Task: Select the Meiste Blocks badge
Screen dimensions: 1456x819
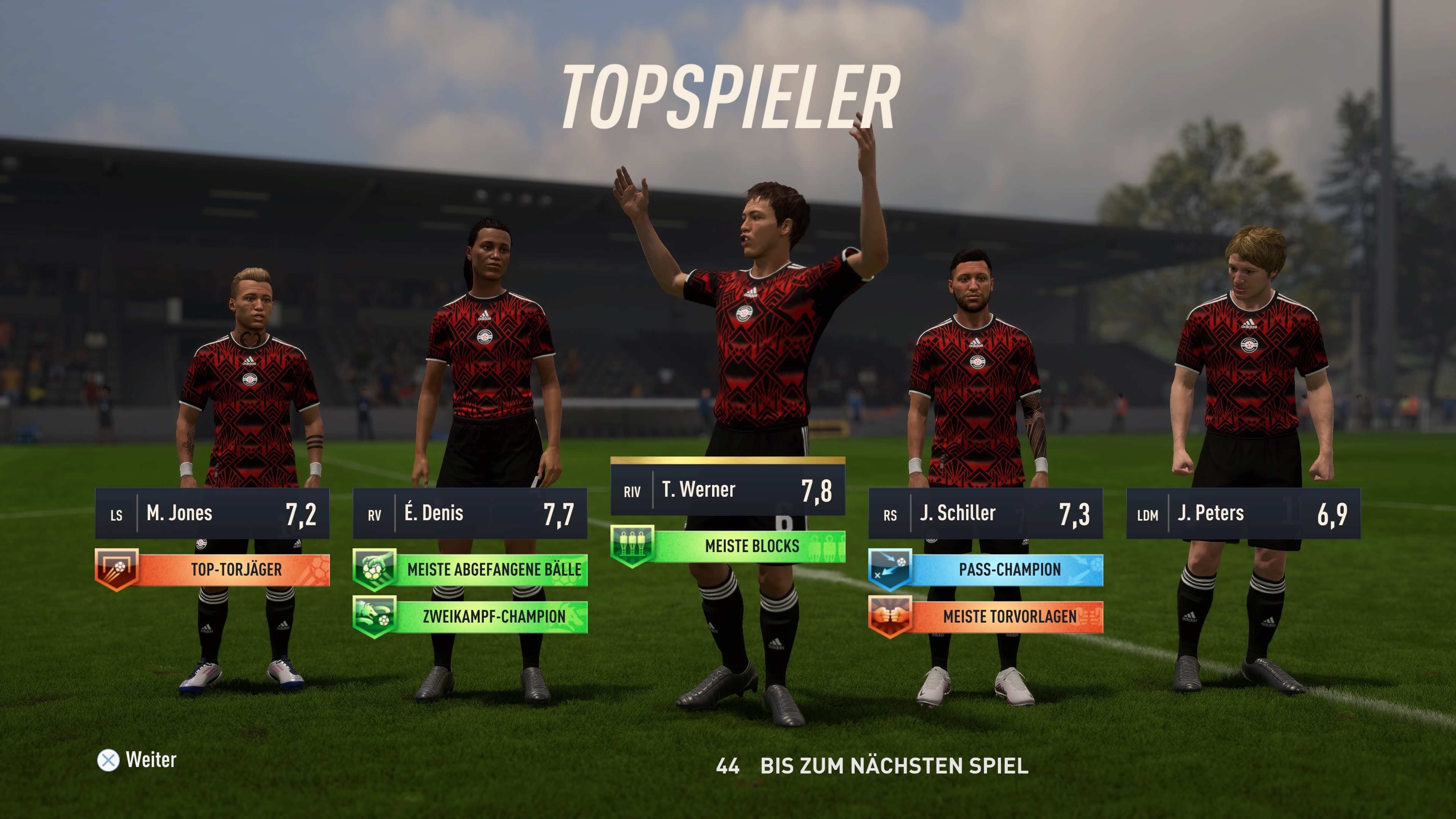Action: [728, 546]
